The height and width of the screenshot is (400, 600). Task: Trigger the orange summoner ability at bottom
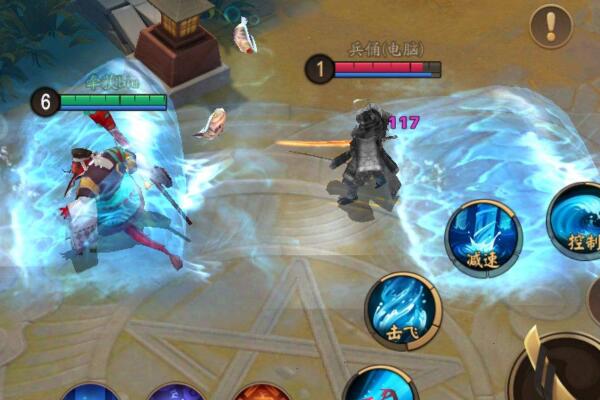(x=262, y=392)
